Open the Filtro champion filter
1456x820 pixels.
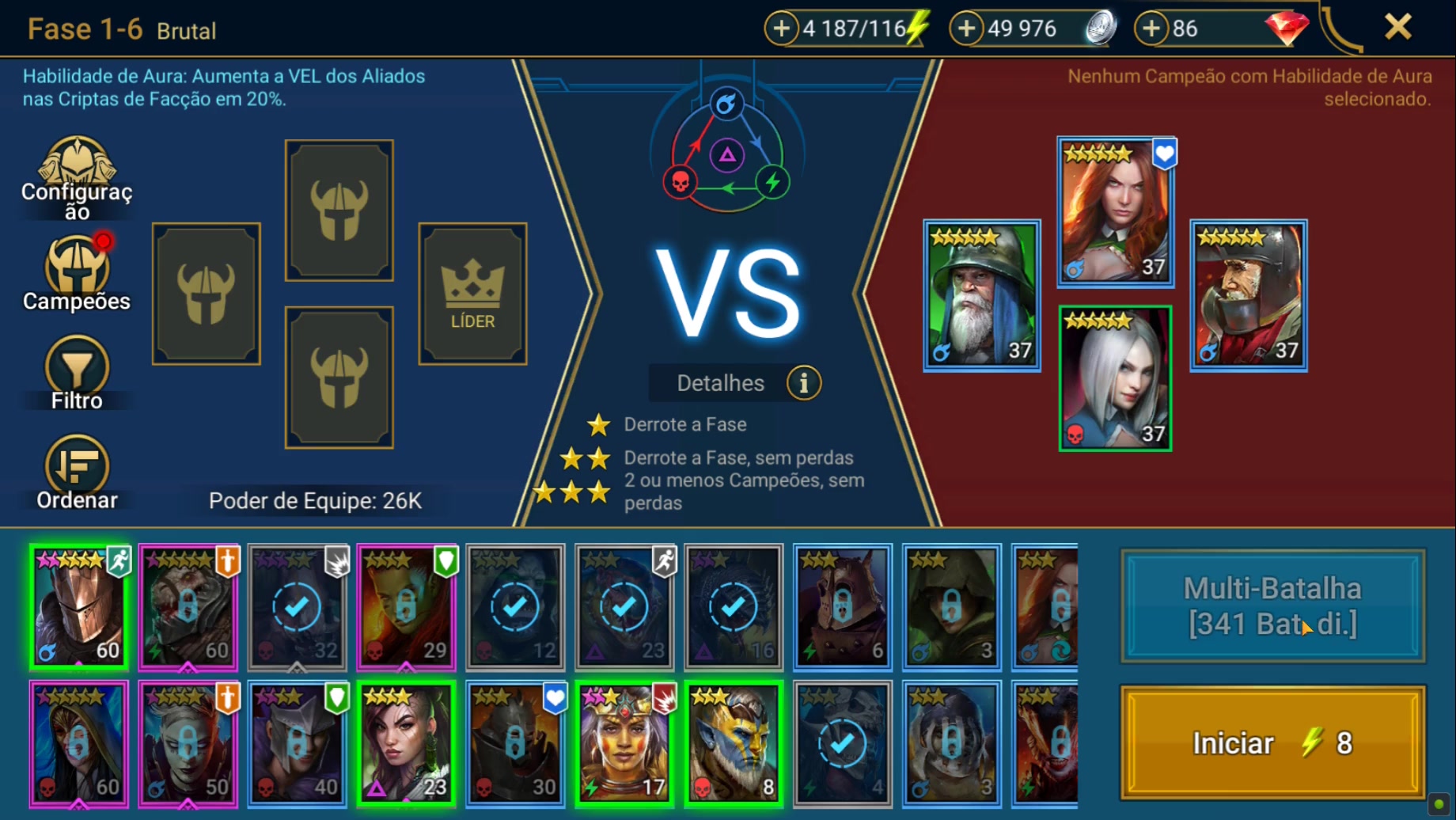(x=77, y=373)
